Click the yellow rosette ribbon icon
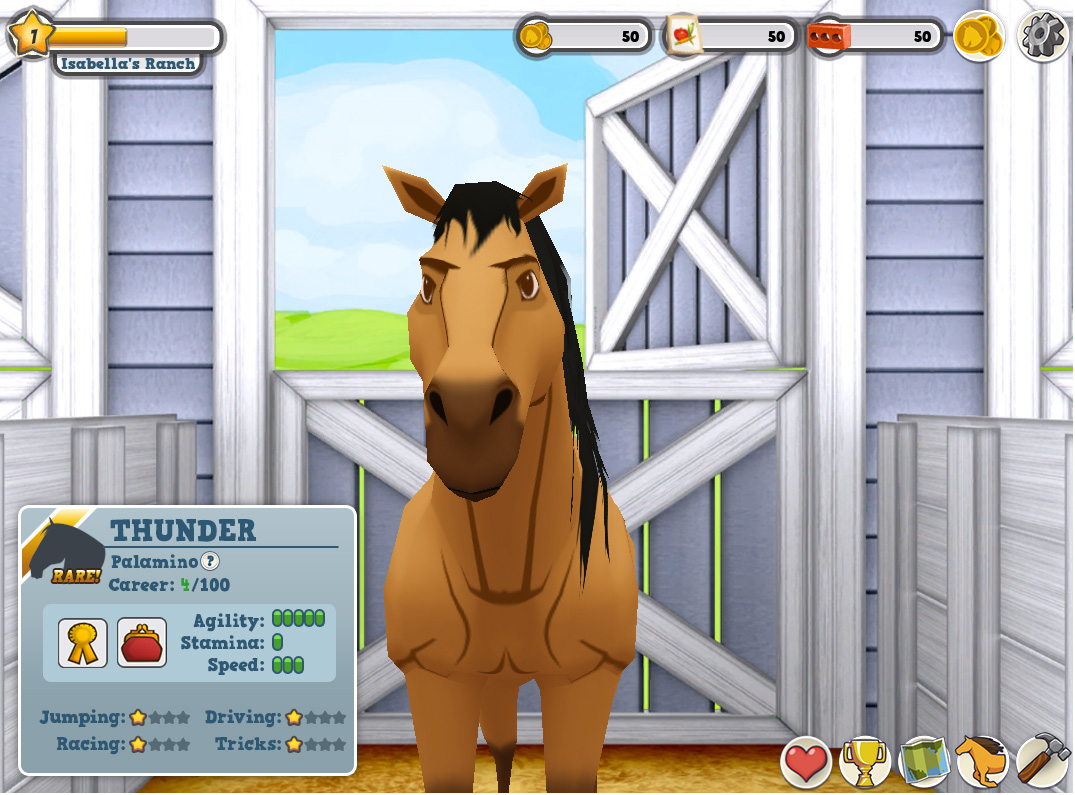This screenshot has width=1075, height=795. [x=83, y=642]
